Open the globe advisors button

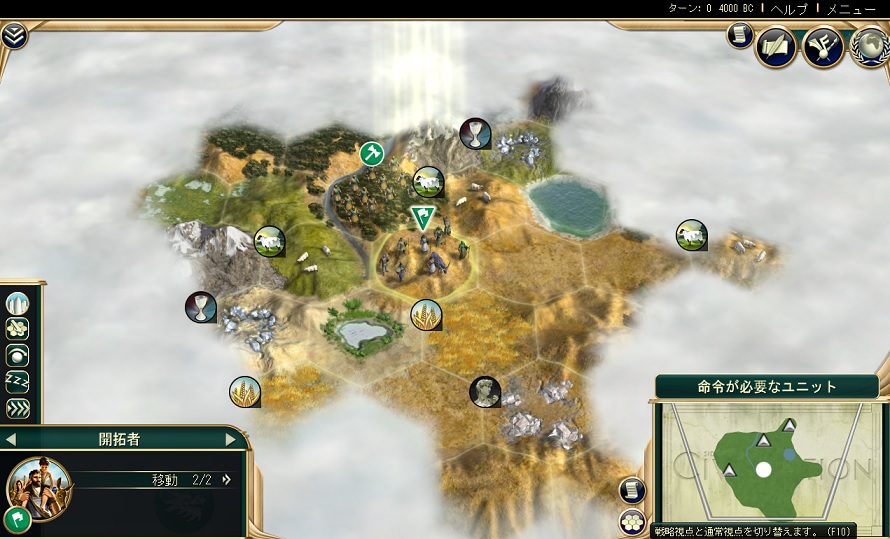click(x=870, y=46)
